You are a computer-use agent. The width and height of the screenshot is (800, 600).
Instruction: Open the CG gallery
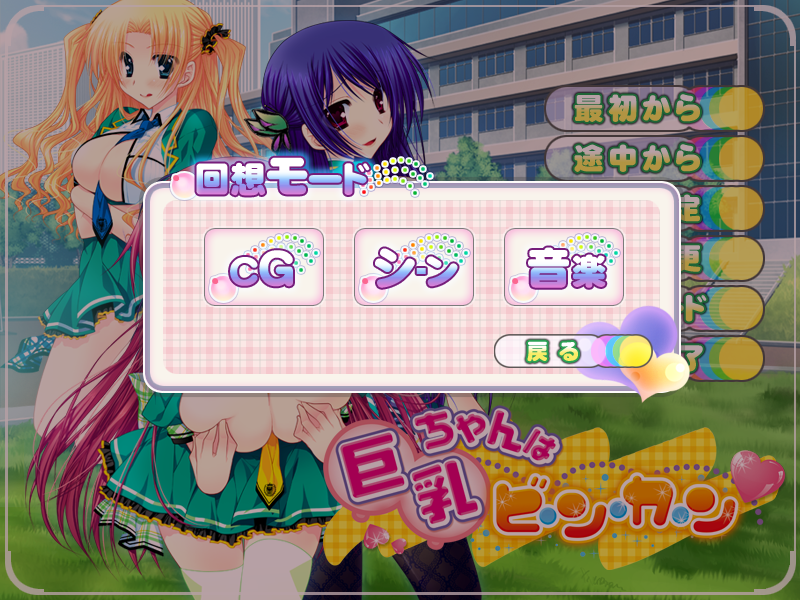coord(264,267)
